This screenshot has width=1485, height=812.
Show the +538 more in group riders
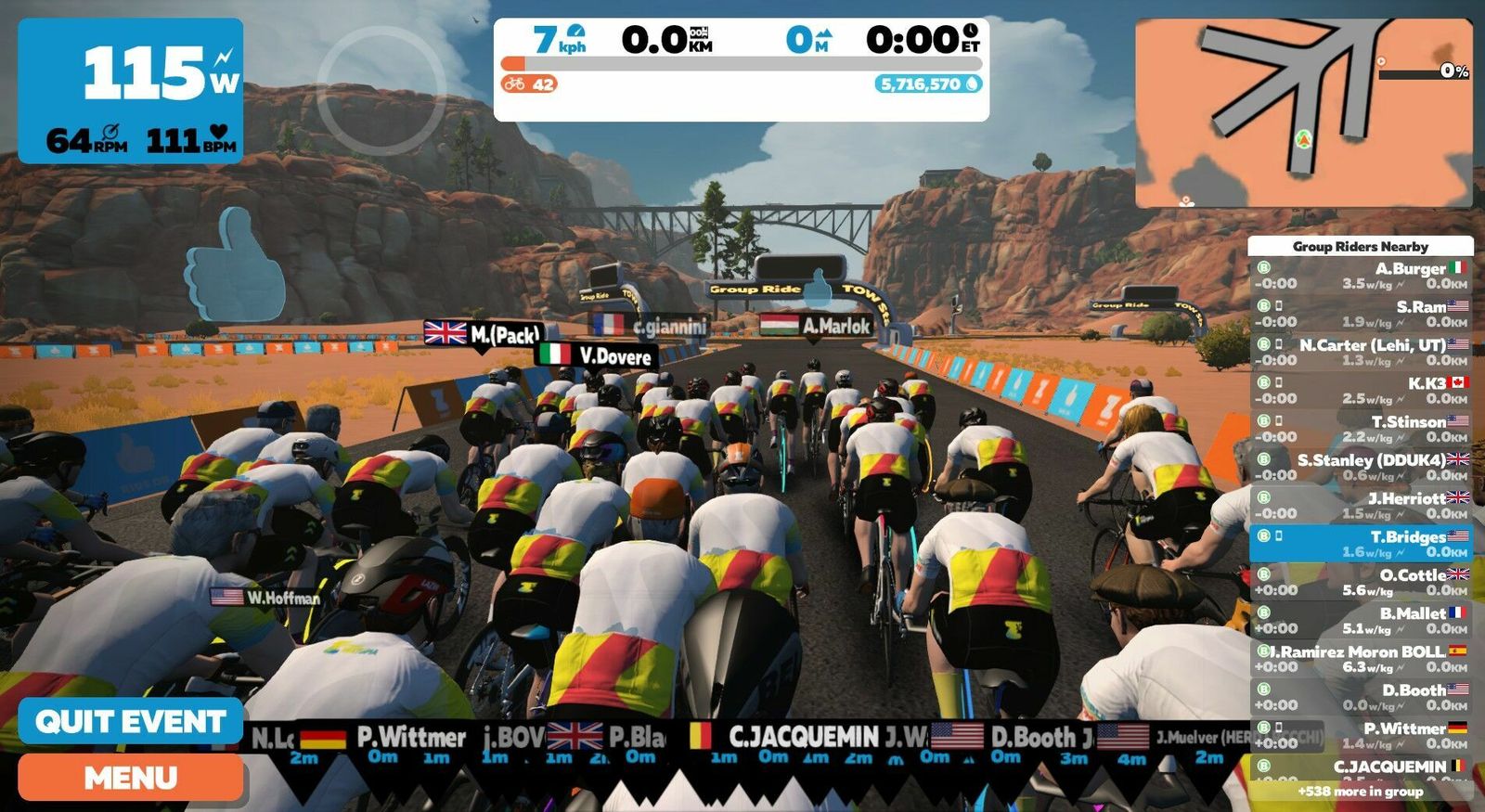click(1361, 792)
